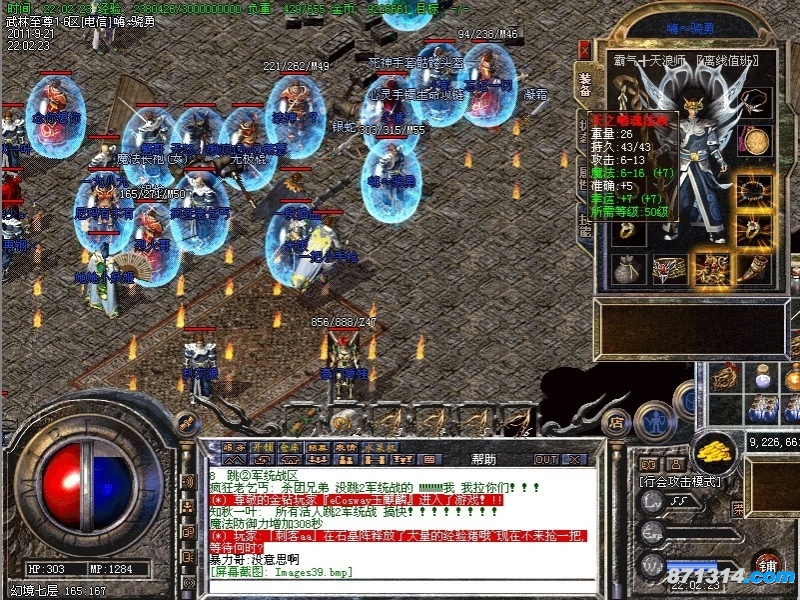Open the 店 shop button

(x=617, y=423)
